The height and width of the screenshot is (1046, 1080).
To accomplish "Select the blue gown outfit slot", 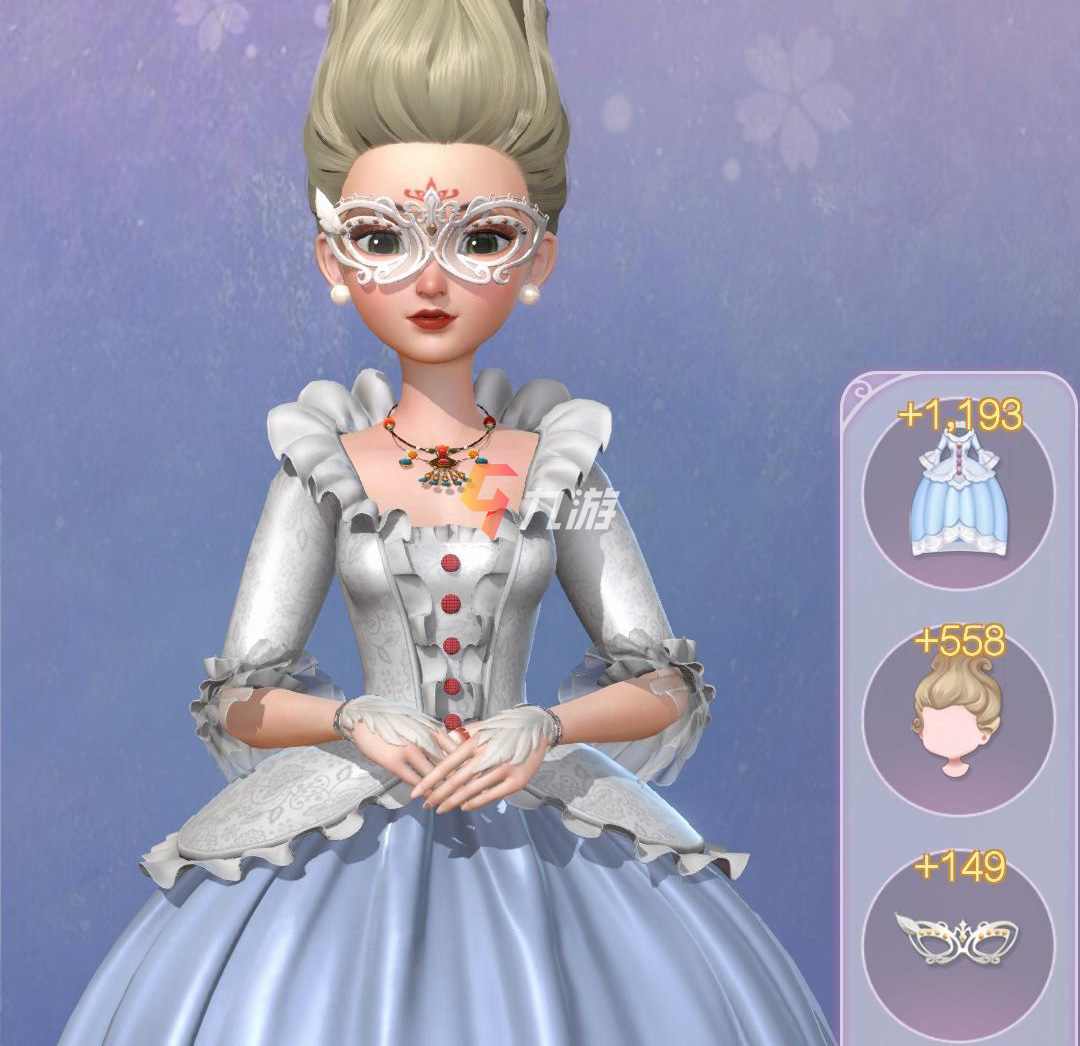I will (x=957, y=495).
